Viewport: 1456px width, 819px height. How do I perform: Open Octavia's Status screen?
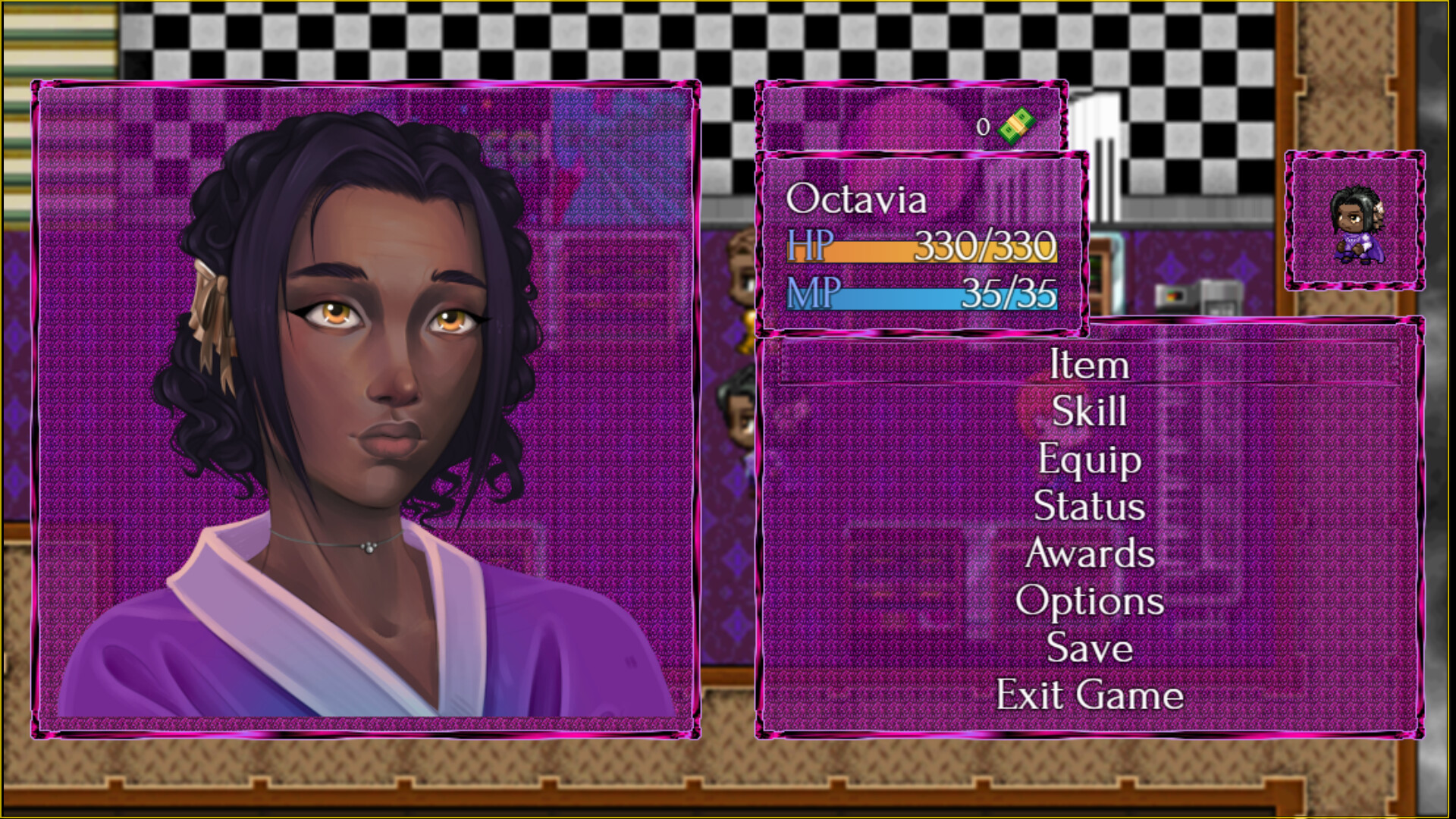pyautogui.click(x=1088, y=507)
